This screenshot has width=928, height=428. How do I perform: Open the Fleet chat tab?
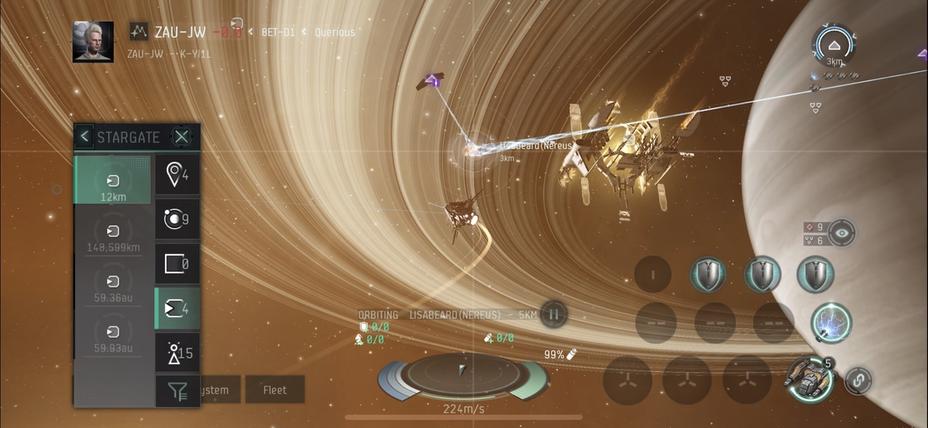click(274, 390)
